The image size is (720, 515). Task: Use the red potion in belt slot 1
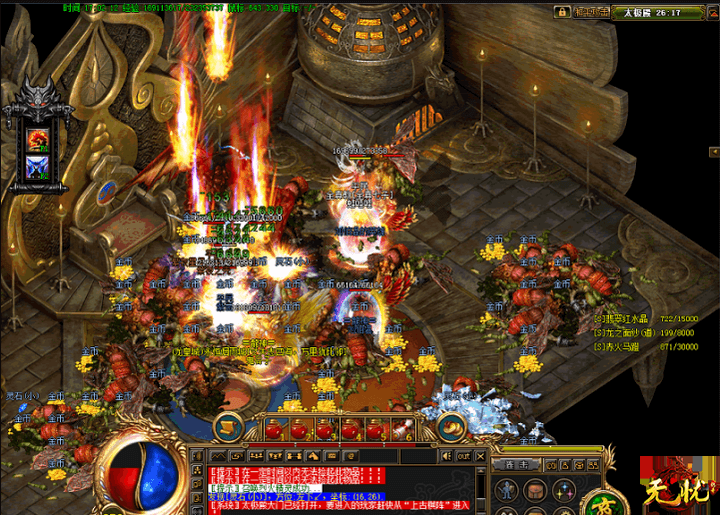pos(275,430)
